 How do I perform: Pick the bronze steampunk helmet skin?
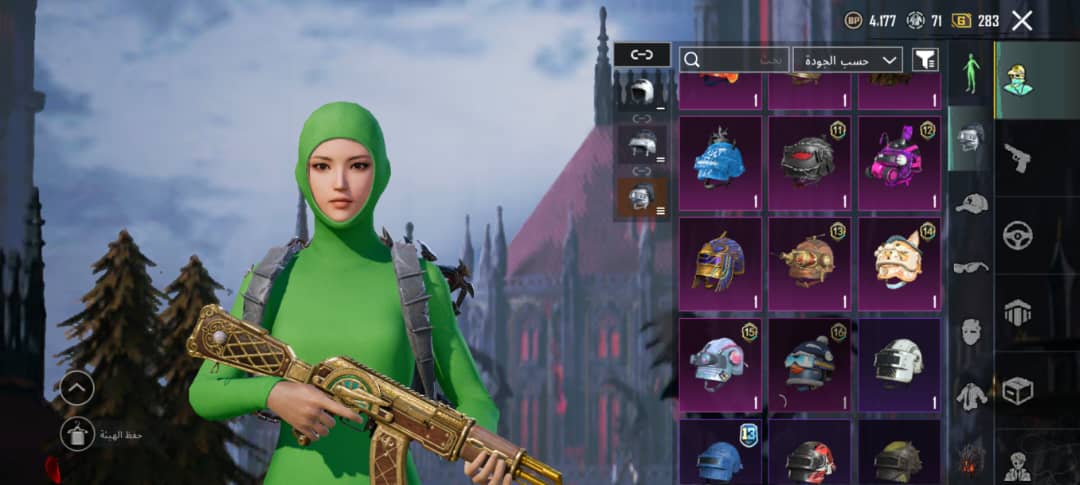pyautogui.click(x=808, y=263)
